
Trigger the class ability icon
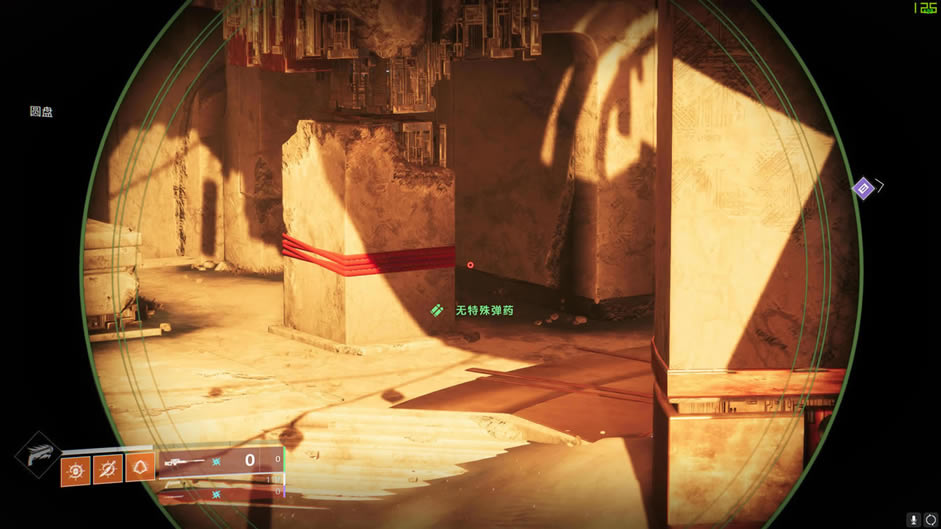(140, 467)
